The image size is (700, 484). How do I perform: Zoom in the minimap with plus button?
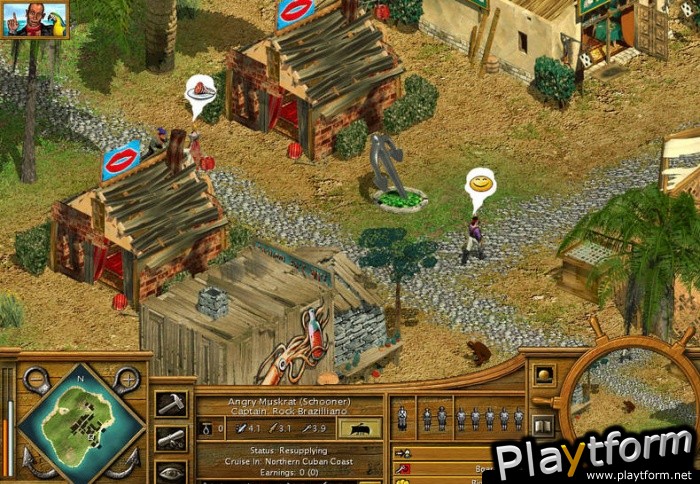tap(126, 379)
